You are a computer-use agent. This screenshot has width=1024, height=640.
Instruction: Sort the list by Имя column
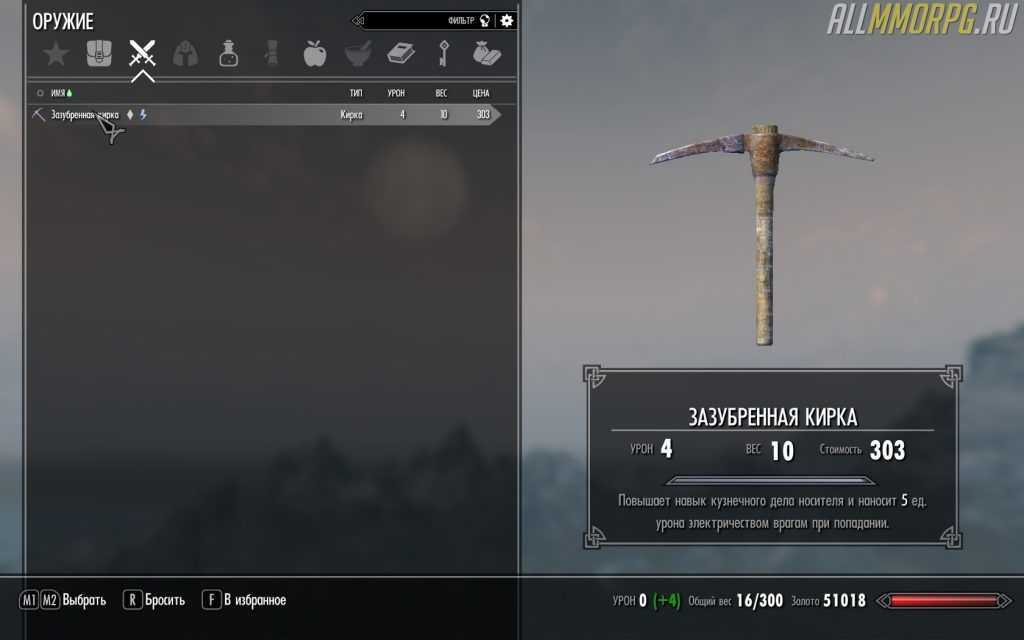pos(58,93)
